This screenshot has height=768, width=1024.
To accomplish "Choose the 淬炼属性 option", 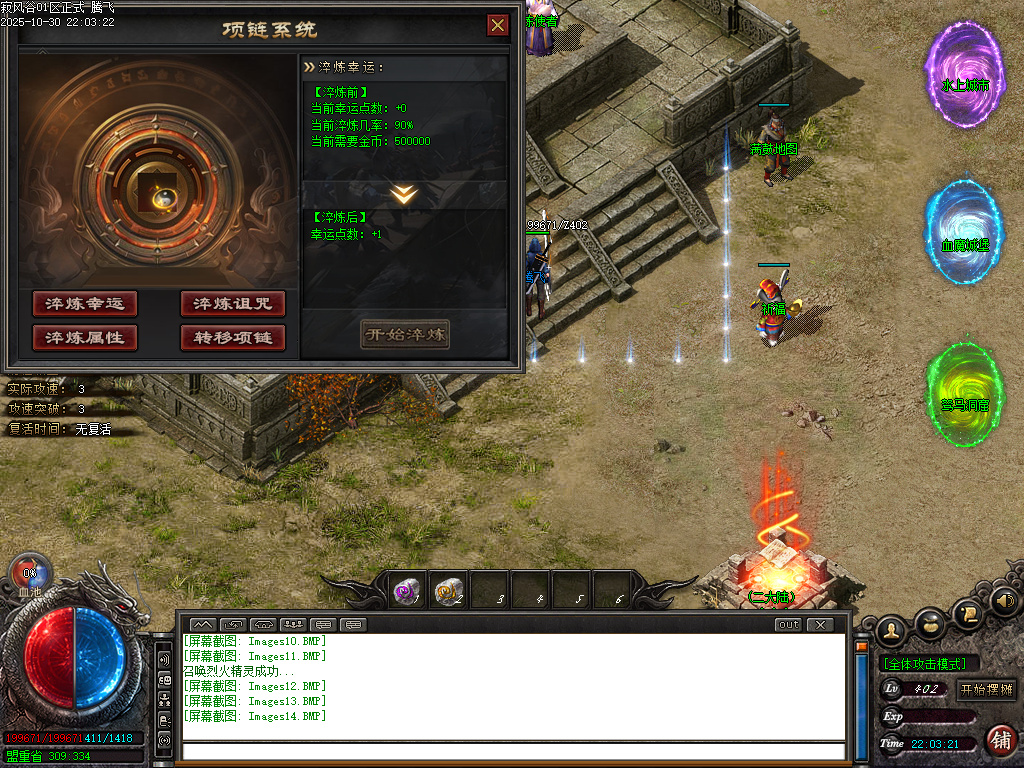I will 84,338.
